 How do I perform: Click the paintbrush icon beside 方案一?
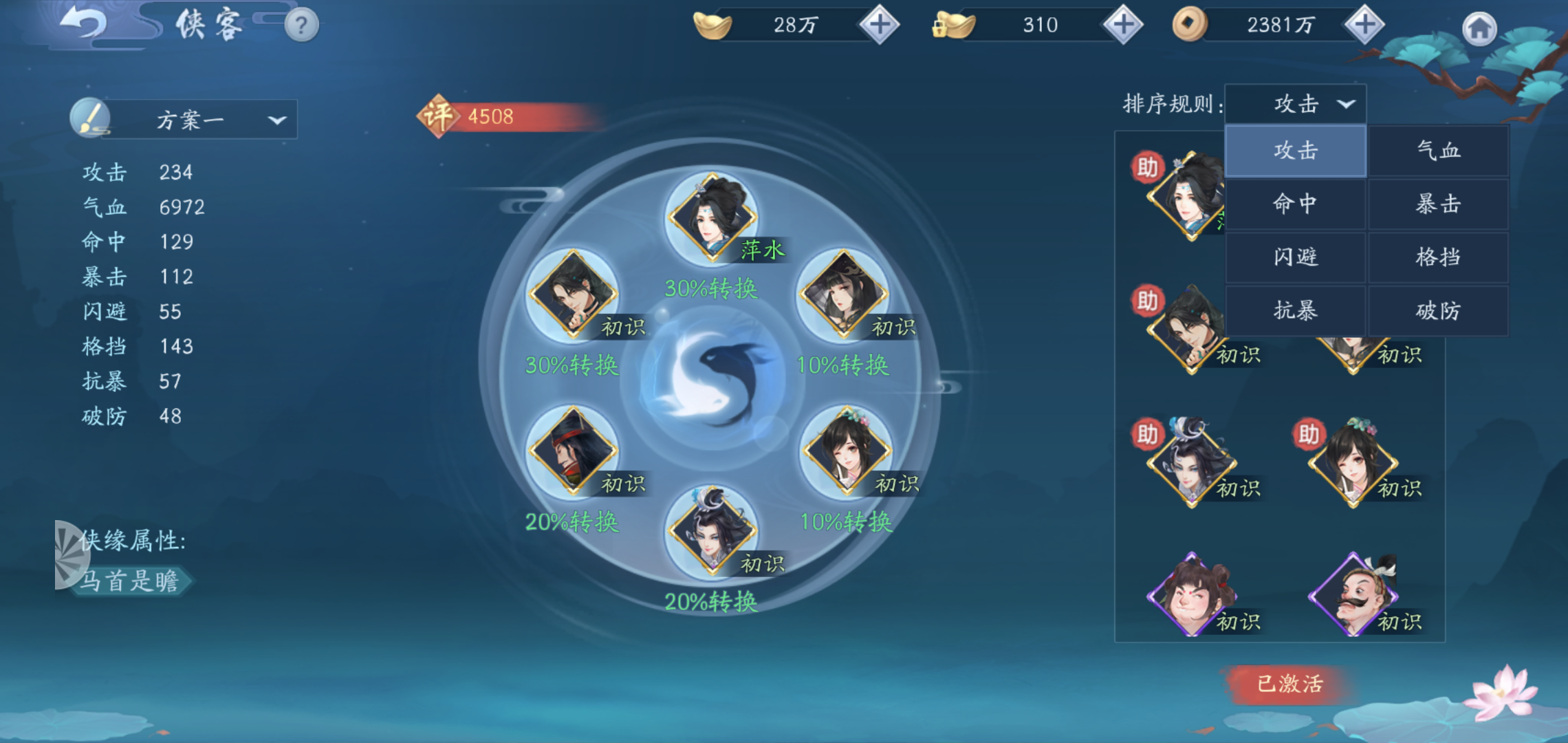click(91, 118)
